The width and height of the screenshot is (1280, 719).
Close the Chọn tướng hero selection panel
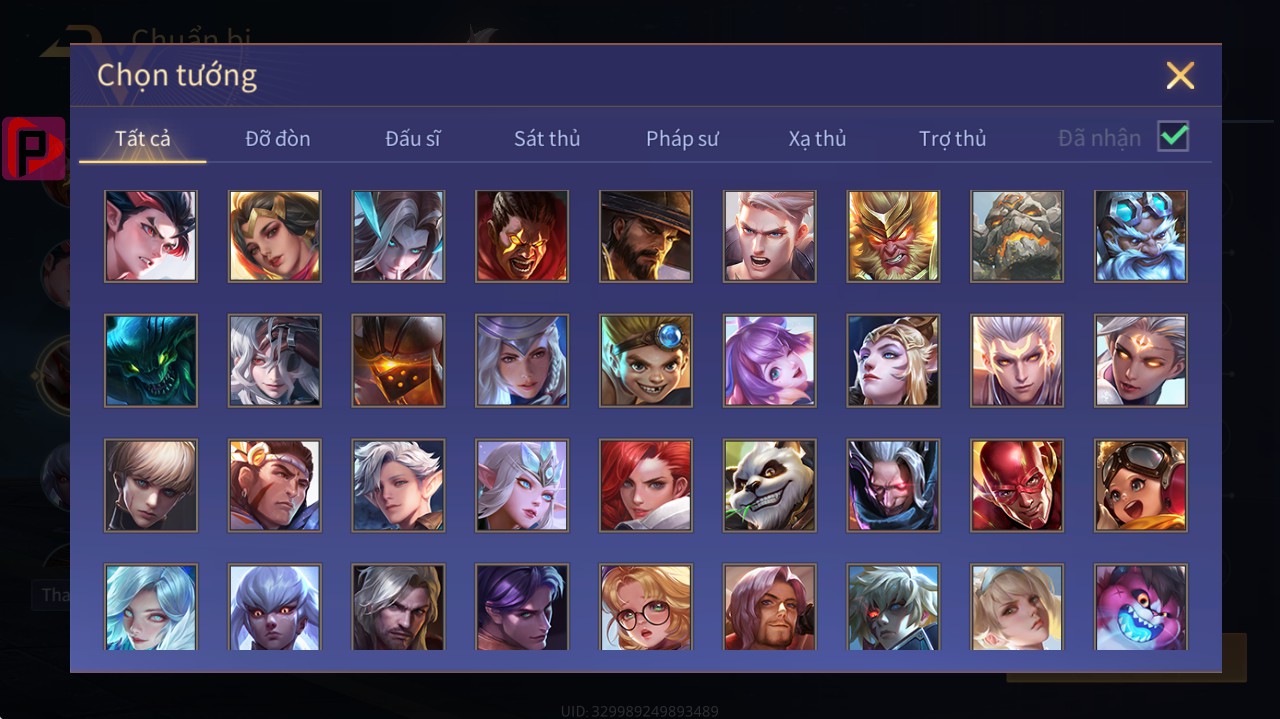click(x=1180, y=75)
